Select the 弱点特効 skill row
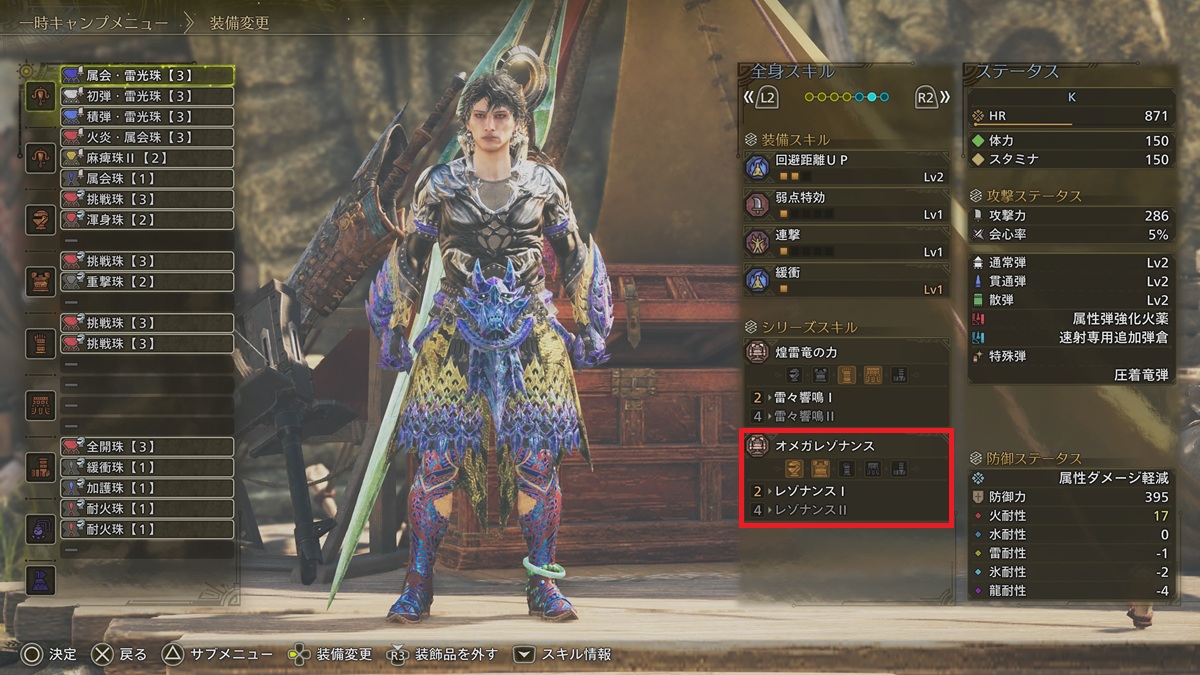Image resolution: width=1200 pixels, height=675 pixels. click(x=846, y=205)
